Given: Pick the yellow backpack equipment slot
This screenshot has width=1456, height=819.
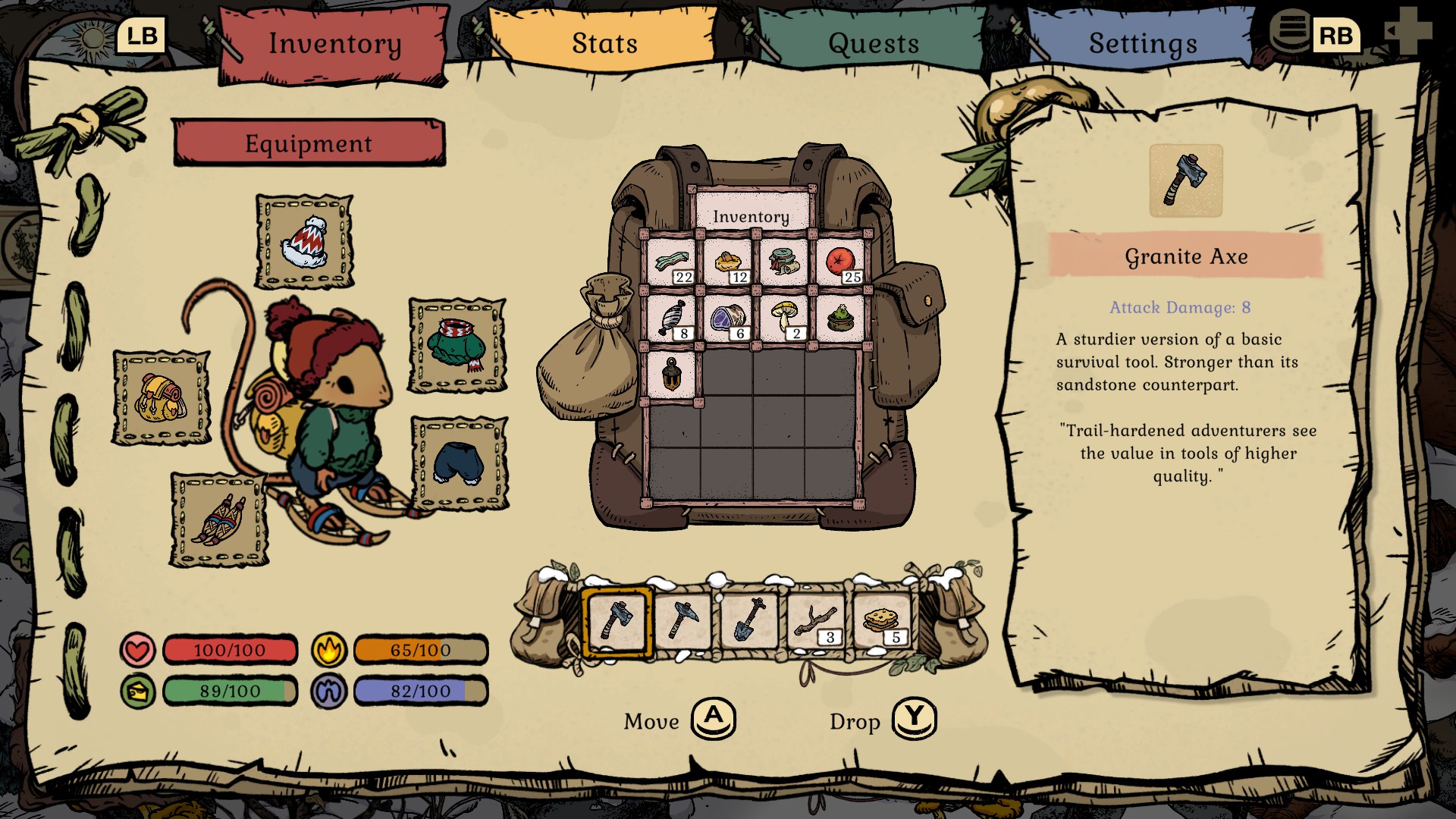Looking at the screenshot, I should (162, 397).
